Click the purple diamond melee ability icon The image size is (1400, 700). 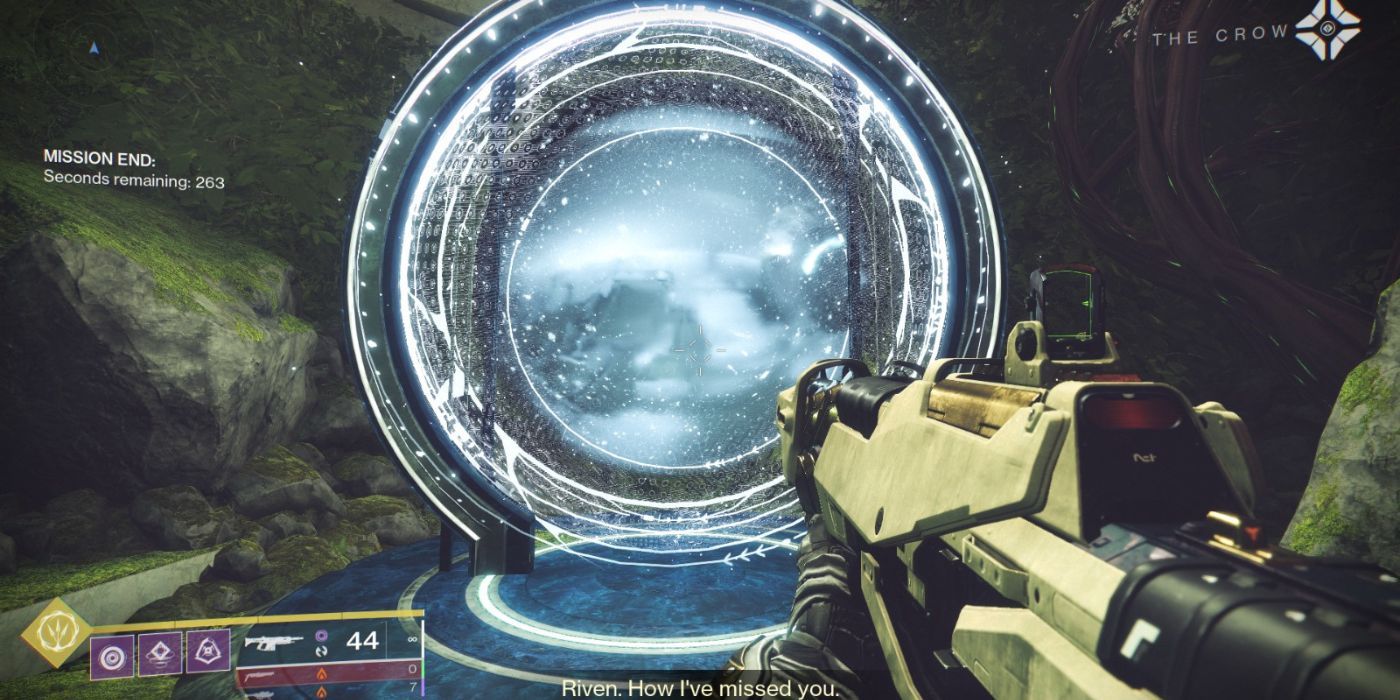[x=162, y=651]
